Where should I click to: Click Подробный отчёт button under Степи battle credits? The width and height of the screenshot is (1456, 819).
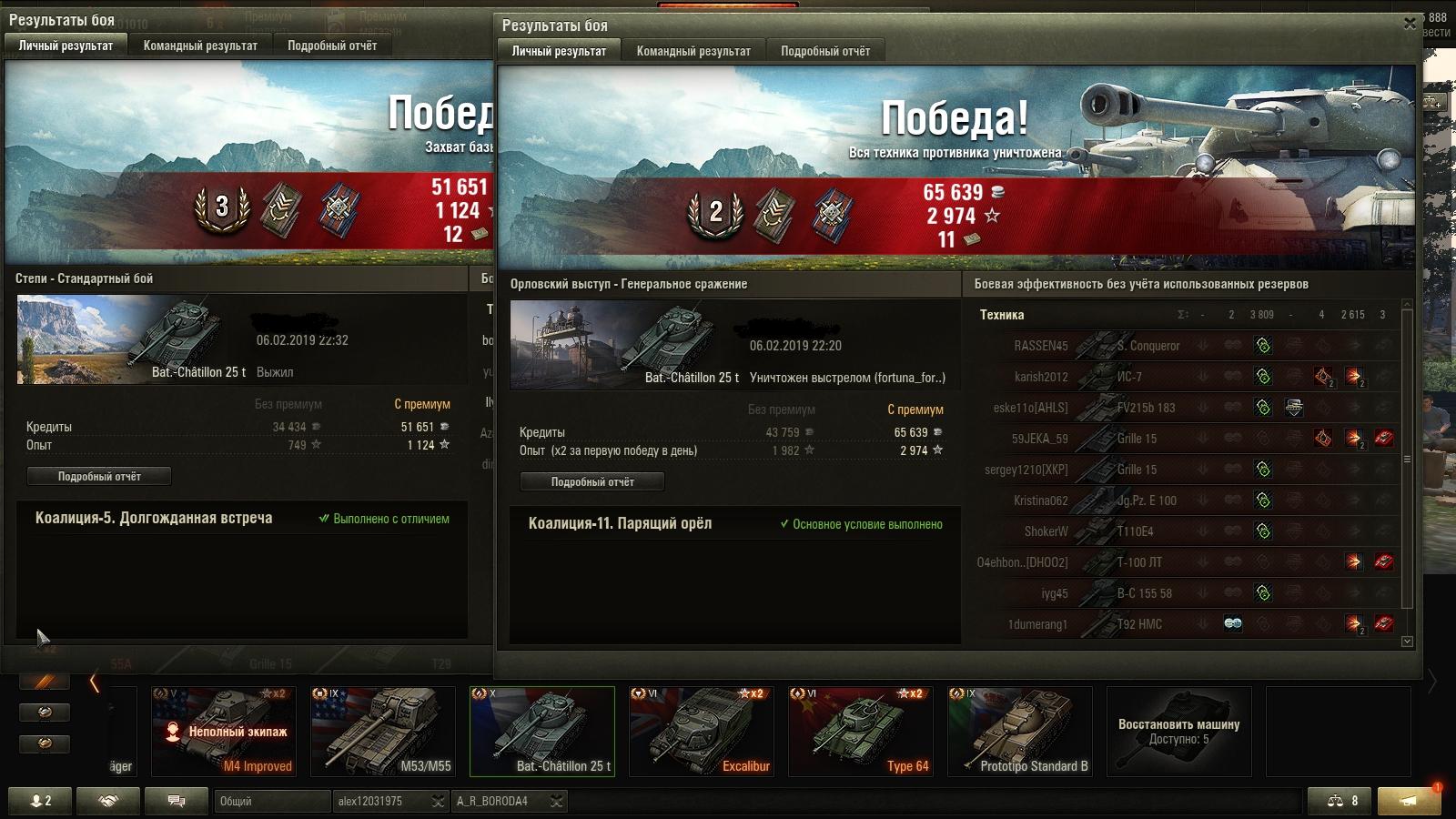pyautogui.click(x=99, y=476)
